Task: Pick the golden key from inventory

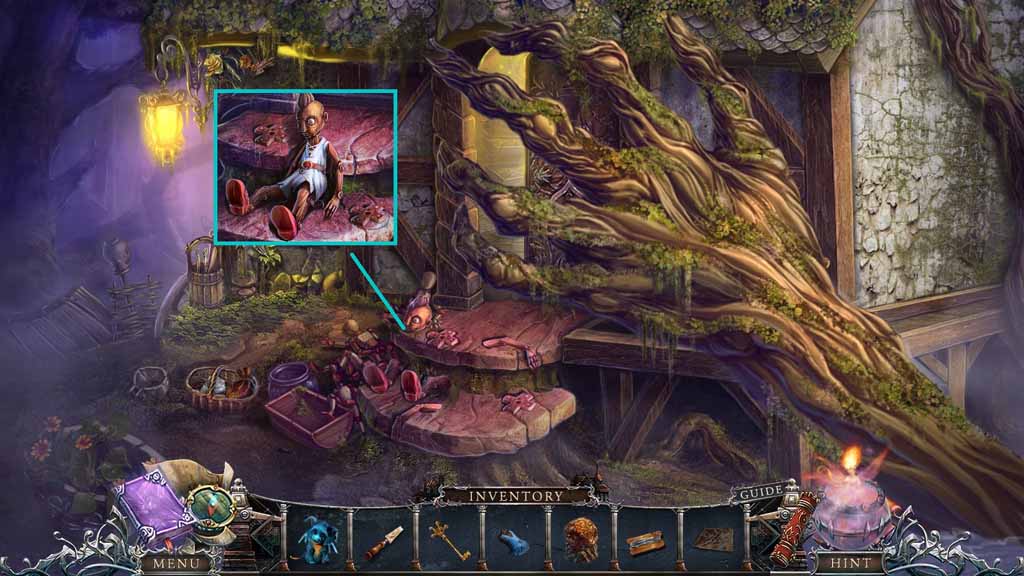Action: click(x=448, y=539)
